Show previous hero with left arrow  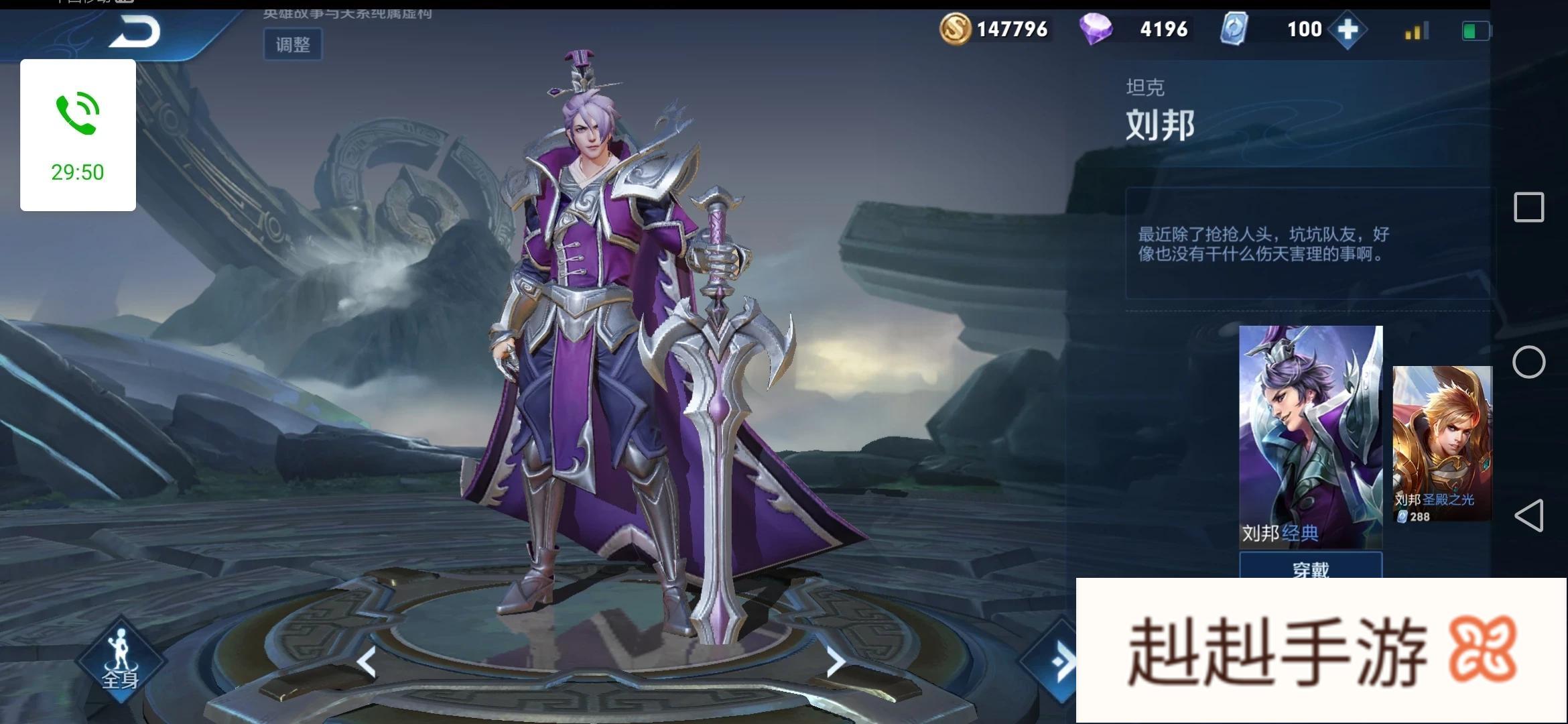tap(367, 662)
